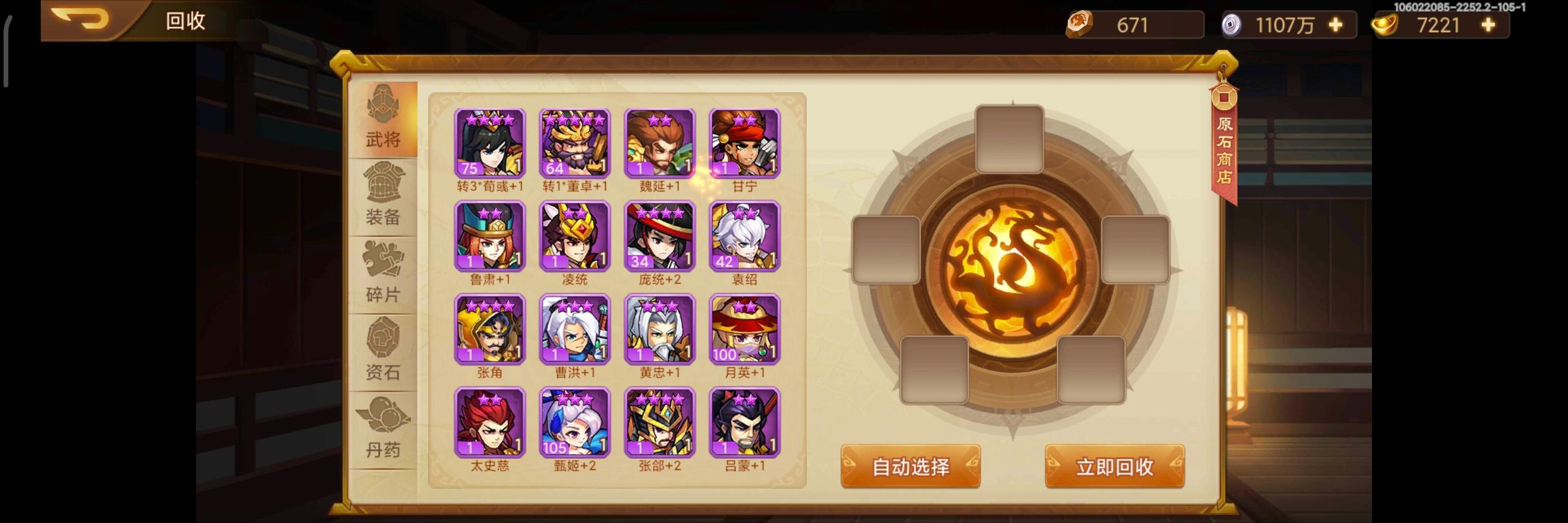The width and height of the screenshot is (1568, 523).
Task: Open the 原石商店 shop banner
Action: 1225,144
